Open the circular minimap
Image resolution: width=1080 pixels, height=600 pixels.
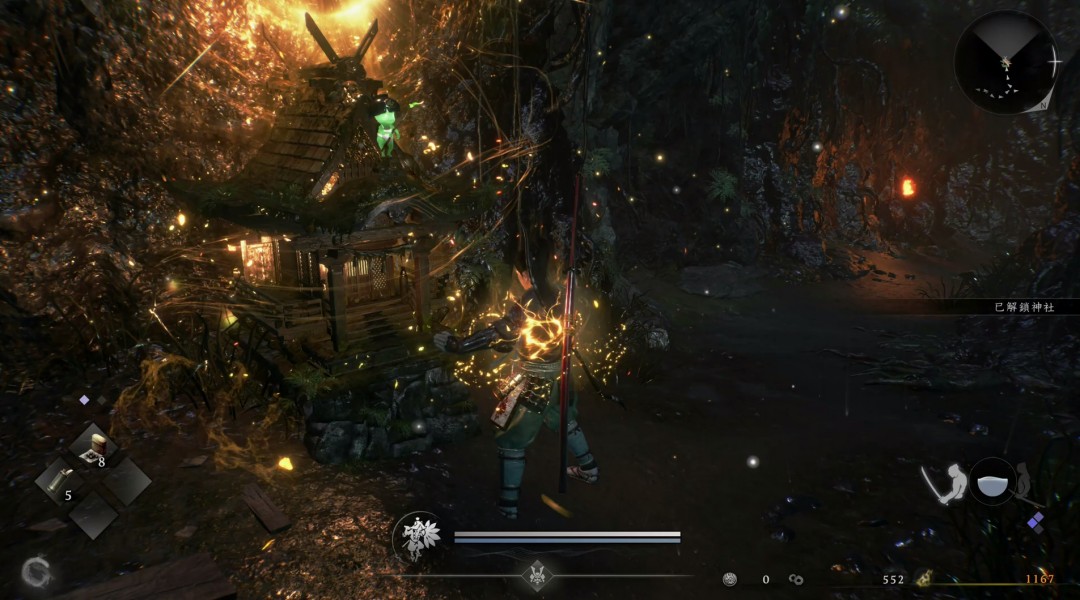pos(1005,61)
